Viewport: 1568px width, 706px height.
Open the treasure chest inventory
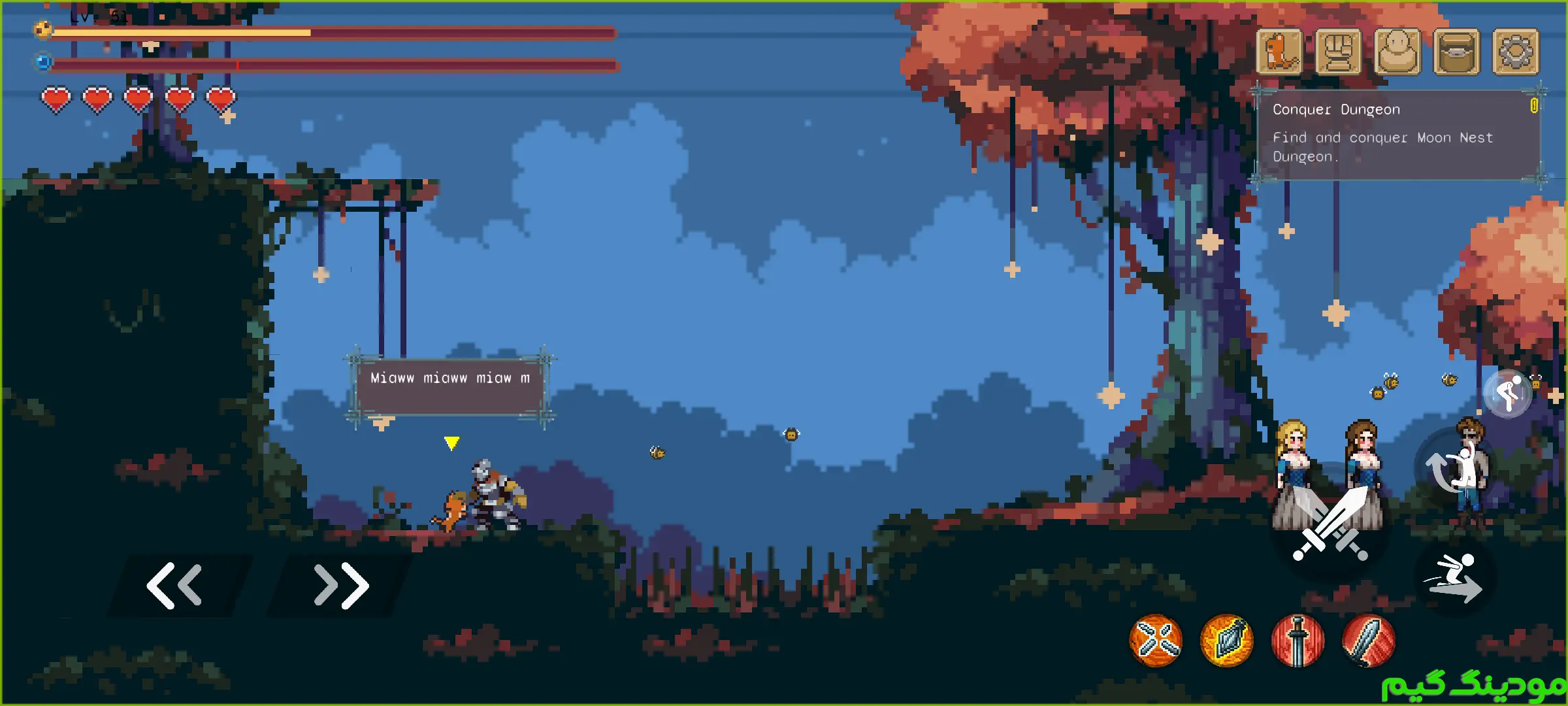click(x=1456, y=52)
